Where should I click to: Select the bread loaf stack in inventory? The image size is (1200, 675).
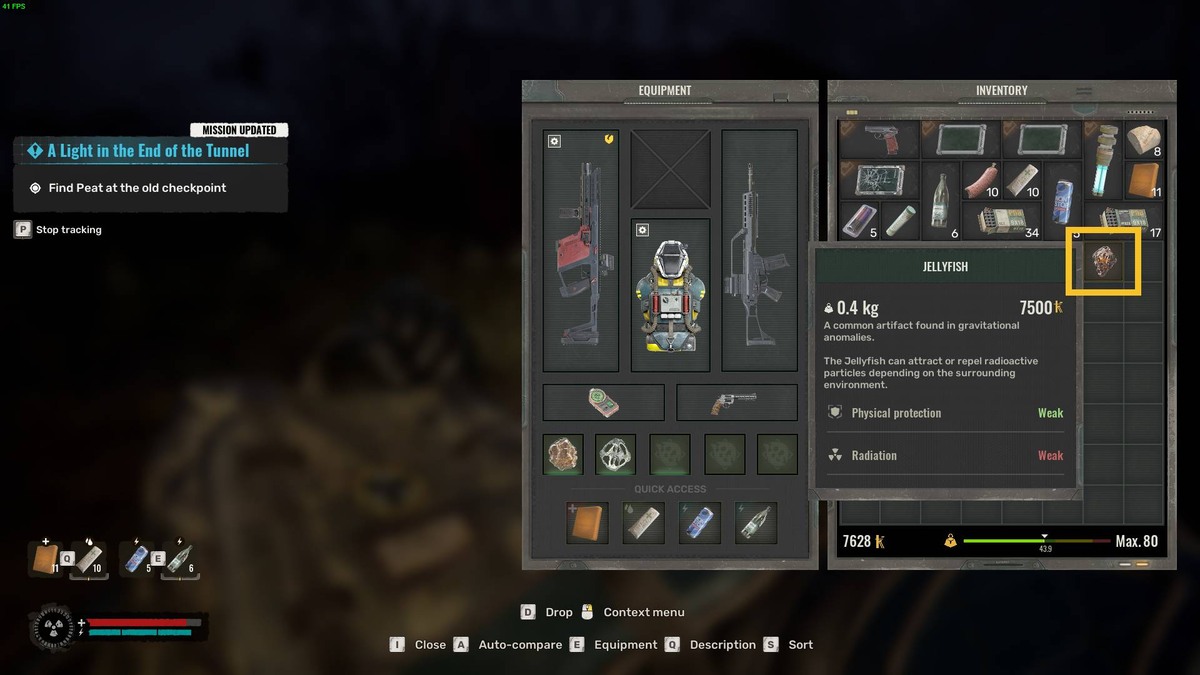point(1143,140)
